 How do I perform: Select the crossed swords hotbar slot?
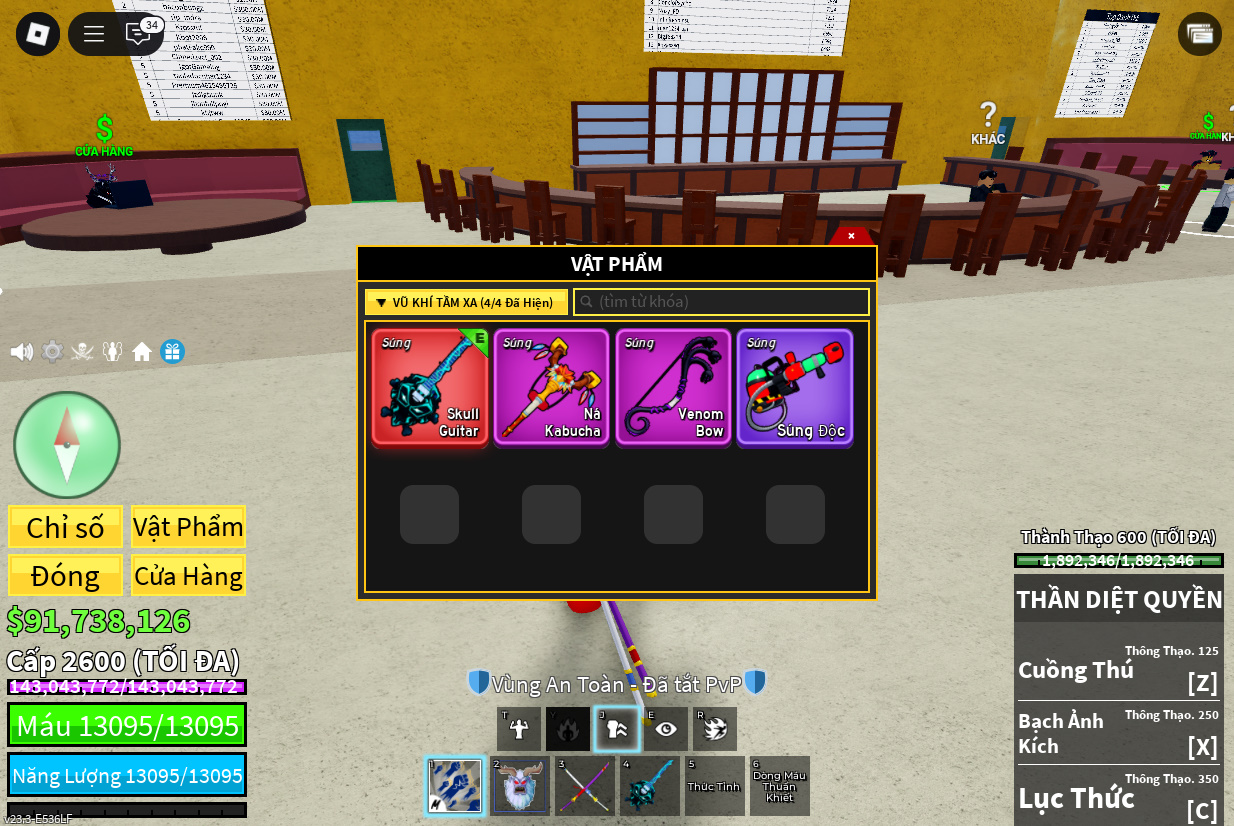[x=585, y=786]
